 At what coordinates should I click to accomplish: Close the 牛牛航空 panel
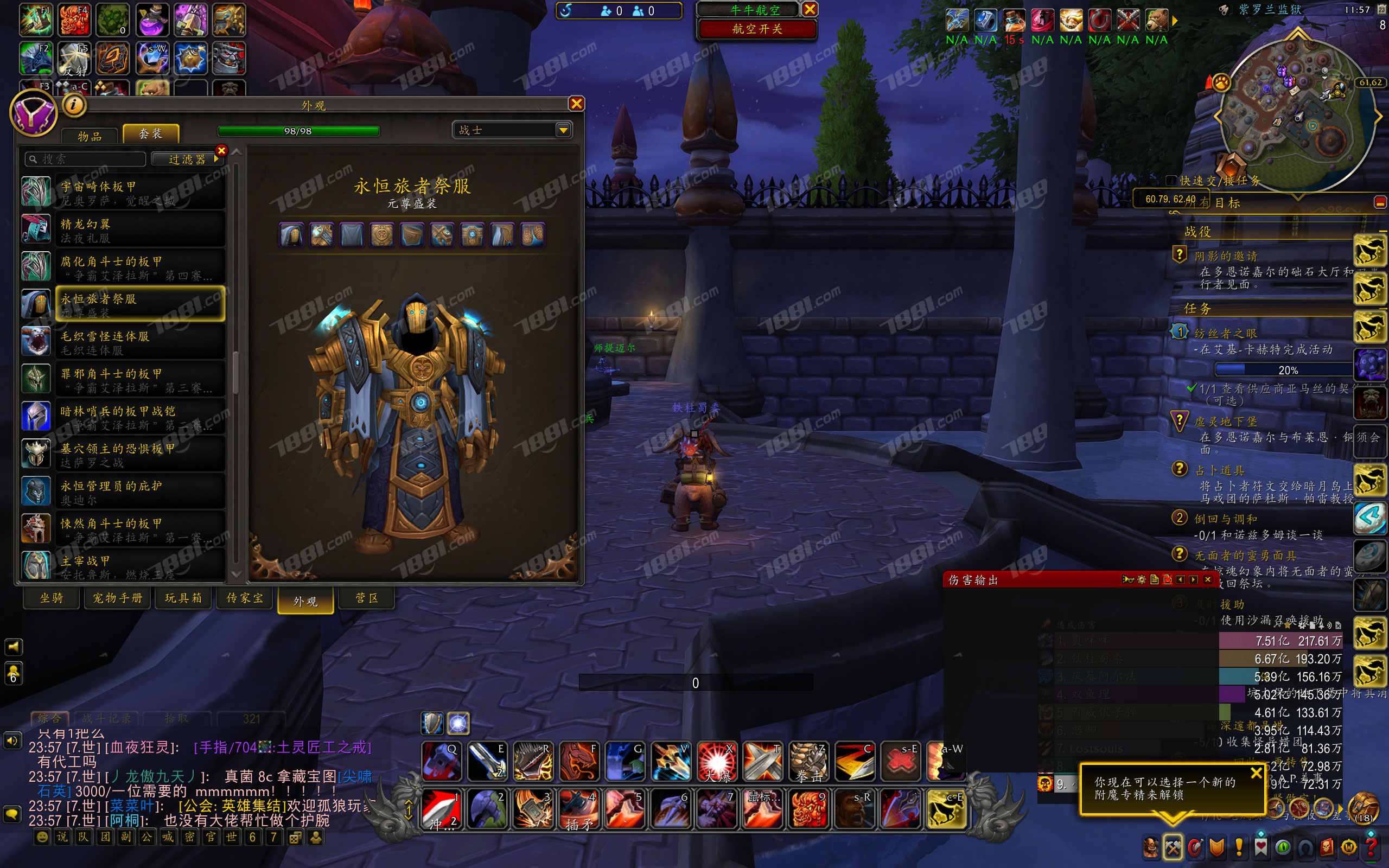coord(810,9)
